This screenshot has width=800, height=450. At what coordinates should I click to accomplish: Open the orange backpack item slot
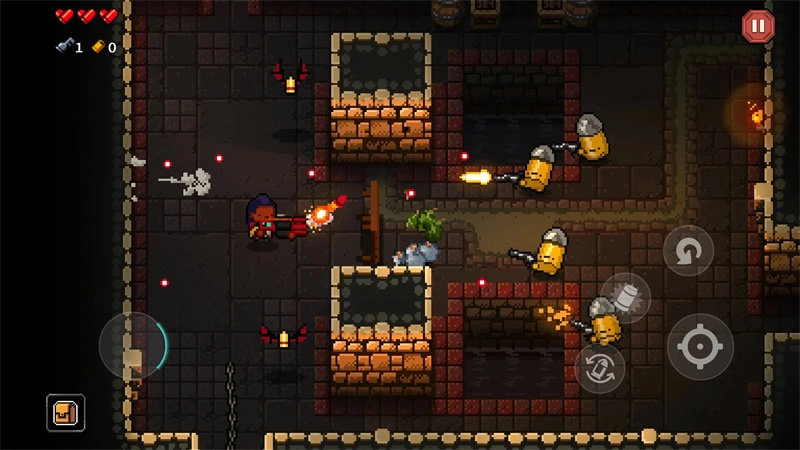click(66, 412)
